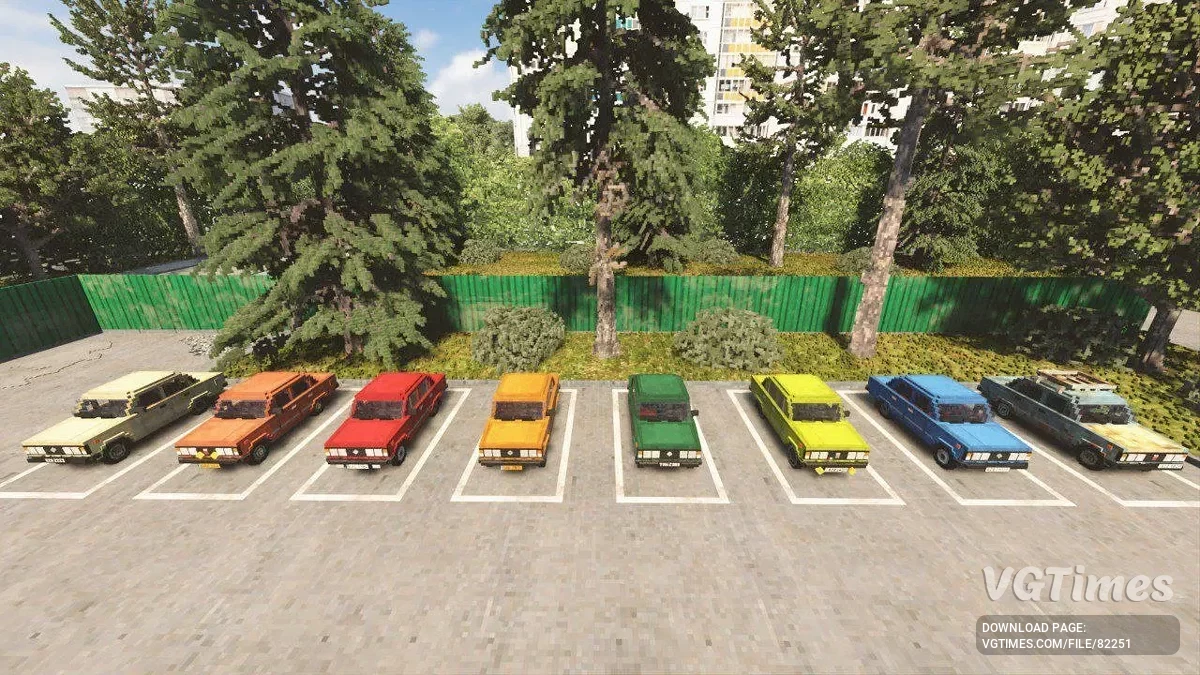Viewport: 1200px width, 675px height.
Task: Open the VGTimes download page link
Action: tap(1077, 635)
